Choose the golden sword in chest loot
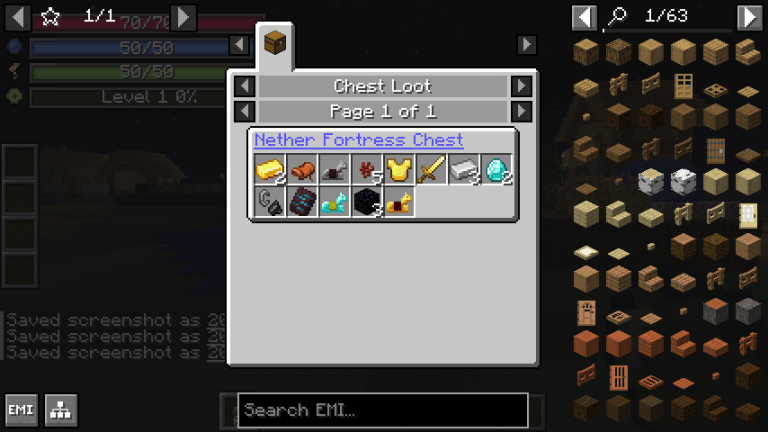 [x=431, y=170]
